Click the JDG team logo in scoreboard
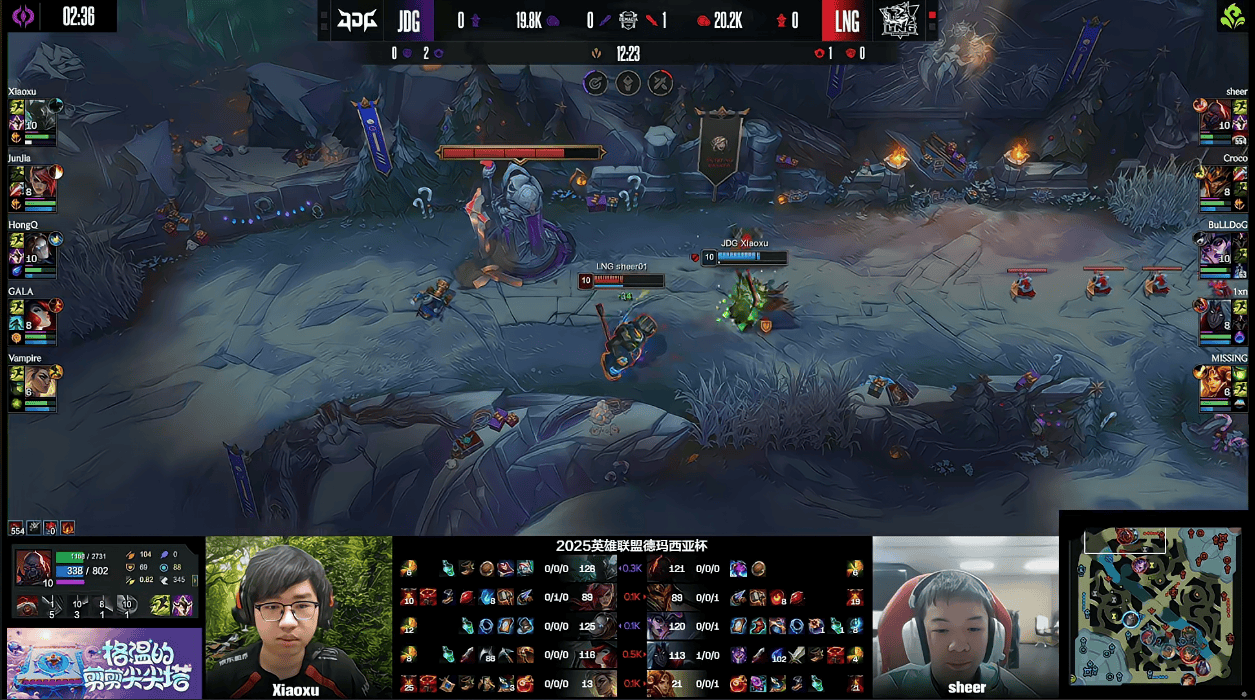The image size is (1255, 700). point(357,20)
